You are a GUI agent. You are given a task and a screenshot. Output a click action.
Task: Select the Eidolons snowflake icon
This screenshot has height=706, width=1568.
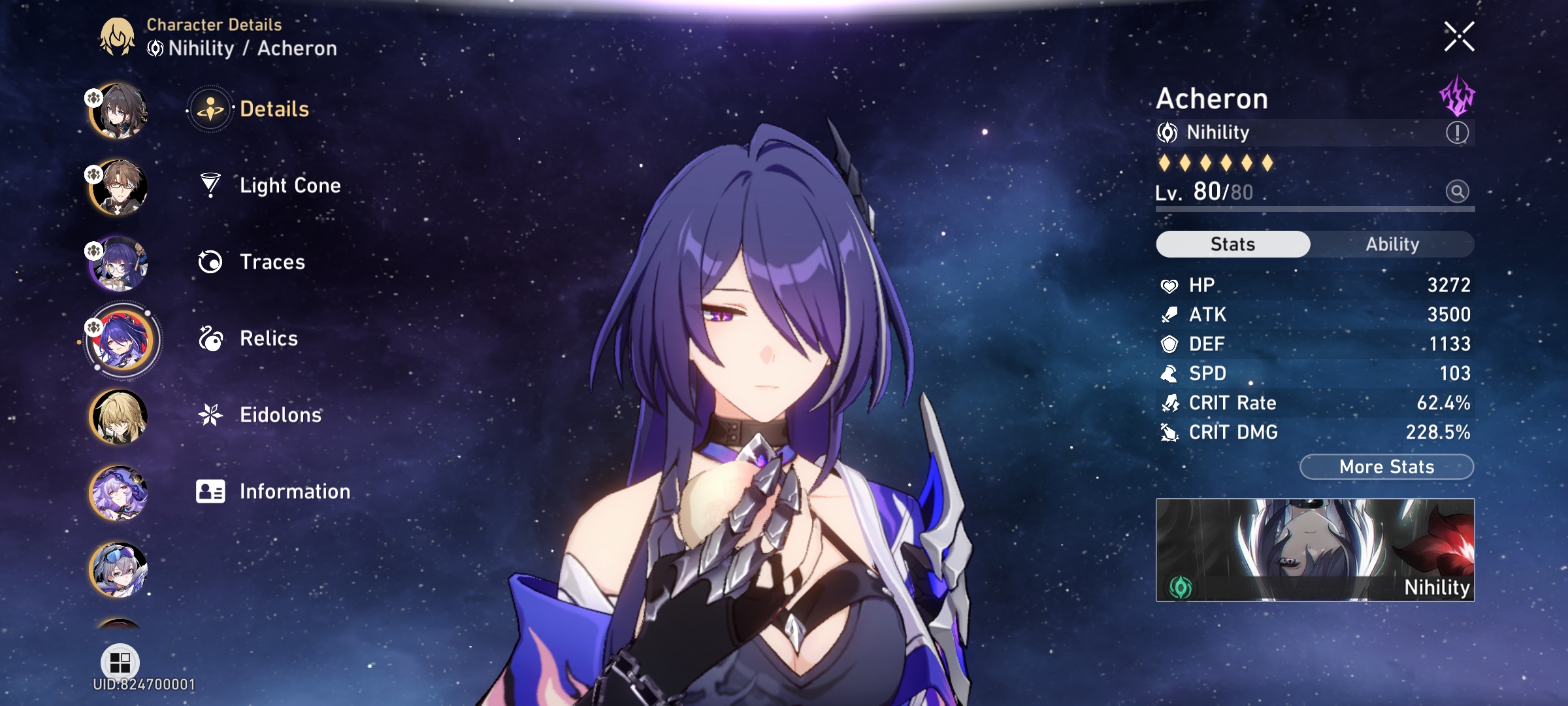click(209, 414)
